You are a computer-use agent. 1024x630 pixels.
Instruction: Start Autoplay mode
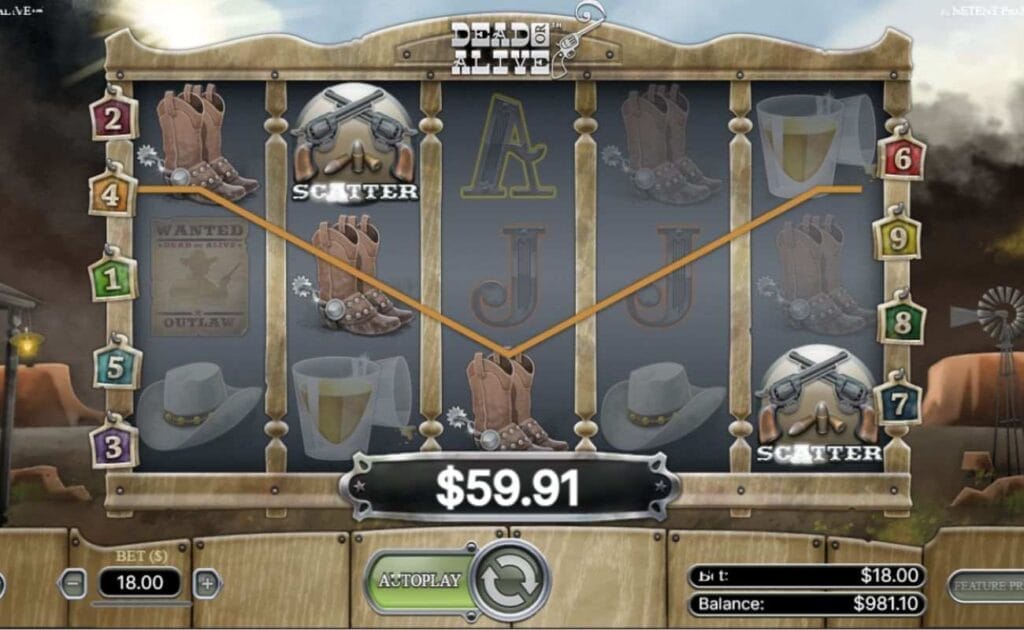420,580
